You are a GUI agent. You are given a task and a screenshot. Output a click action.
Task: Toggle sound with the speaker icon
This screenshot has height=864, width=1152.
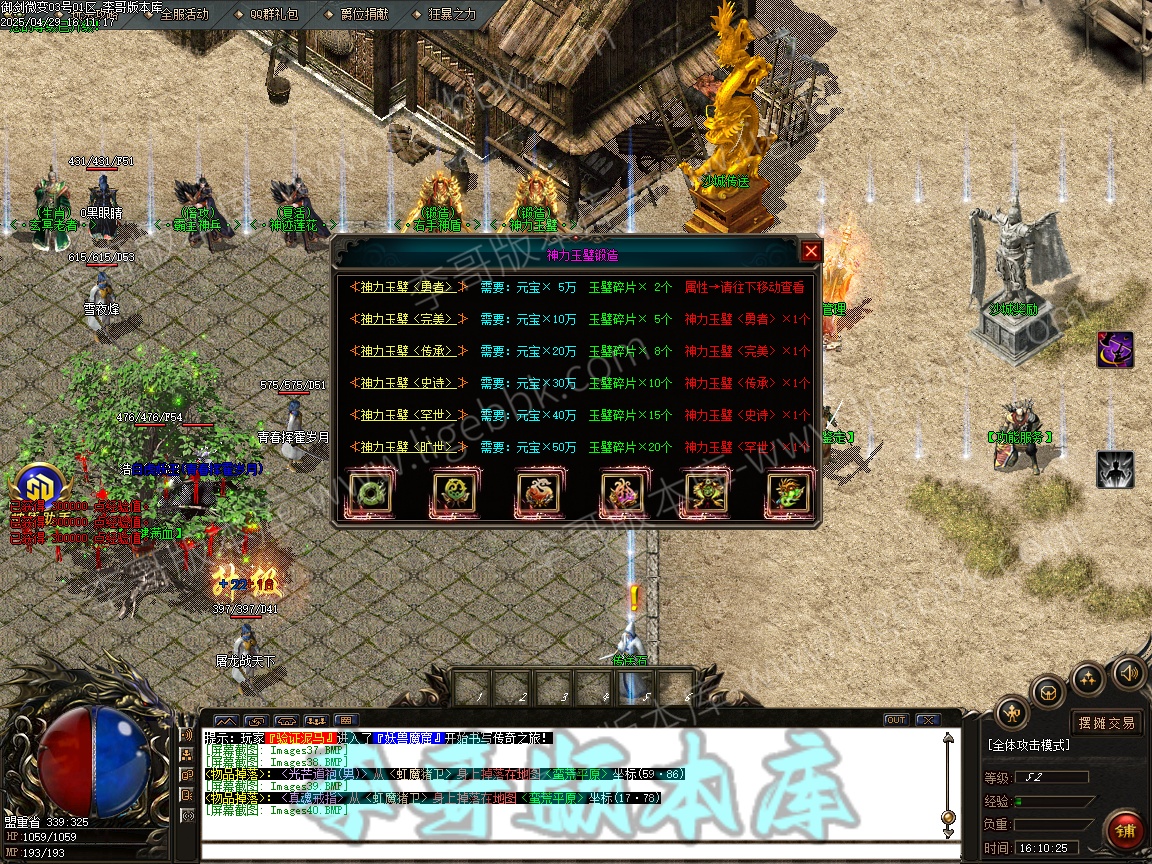tap(1129, 672)
